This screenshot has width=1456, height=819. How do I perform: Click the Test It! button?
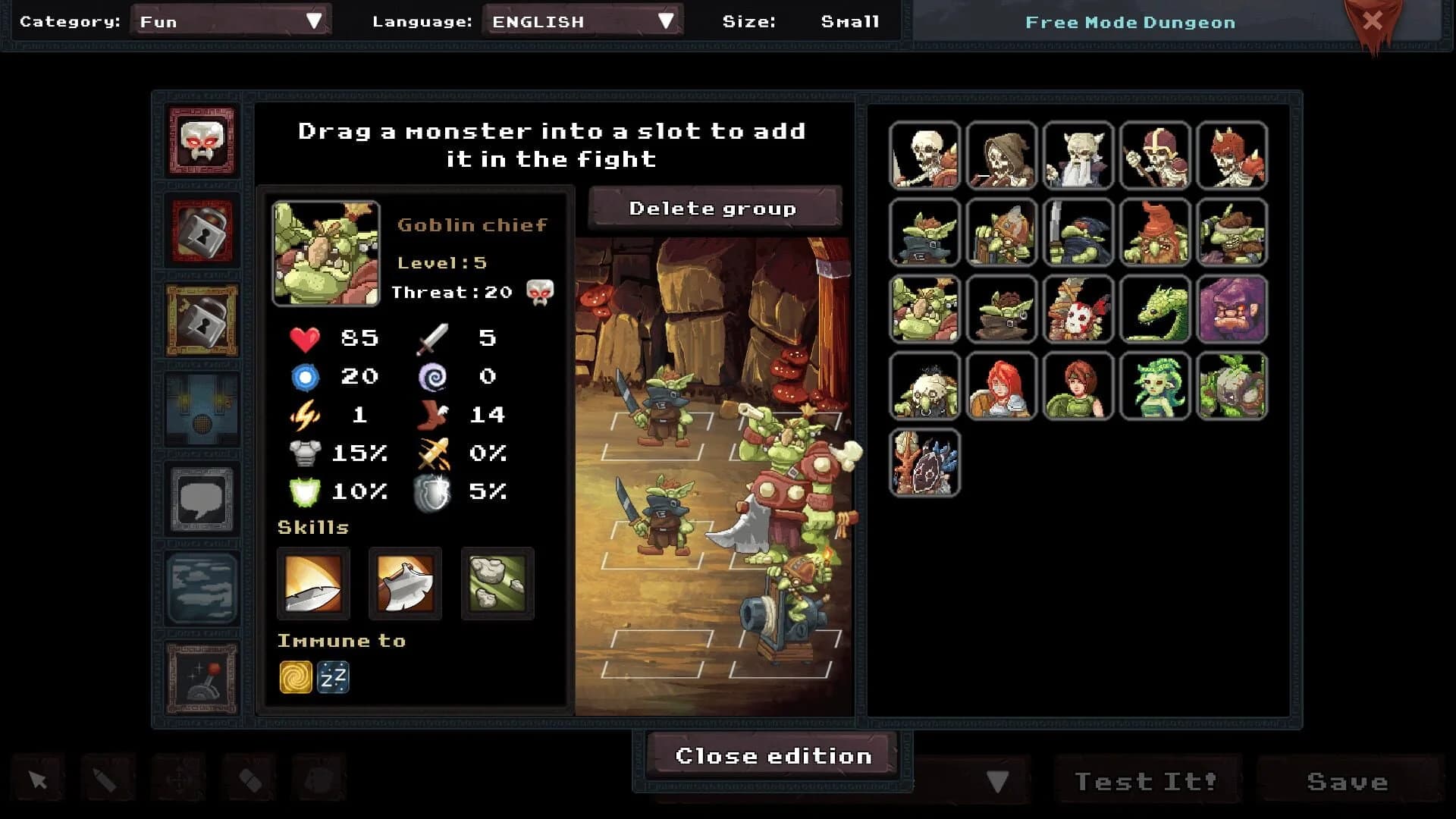tap(1146, 780)
